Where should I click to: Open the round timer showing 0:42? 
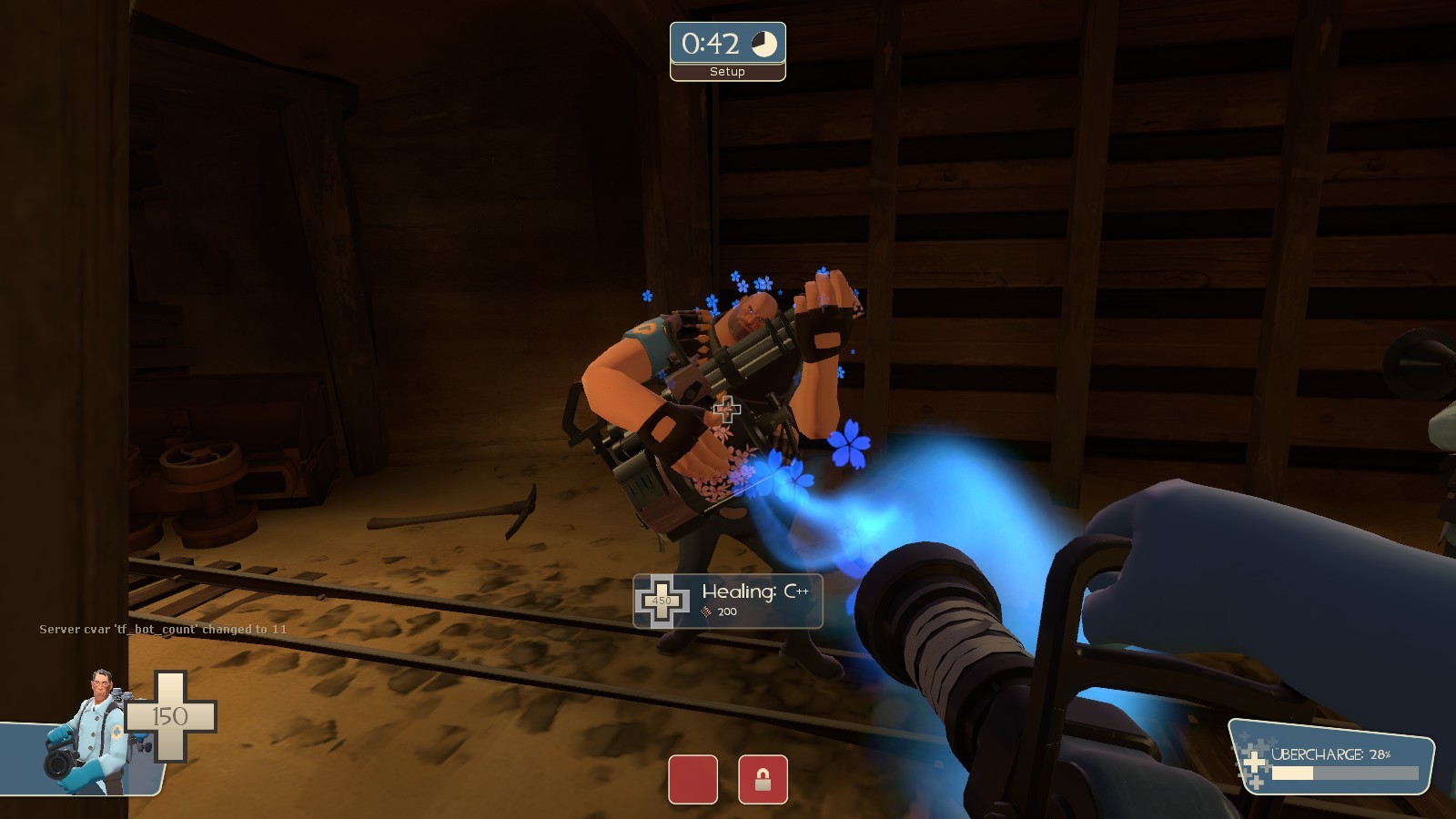tap(711, 40)
